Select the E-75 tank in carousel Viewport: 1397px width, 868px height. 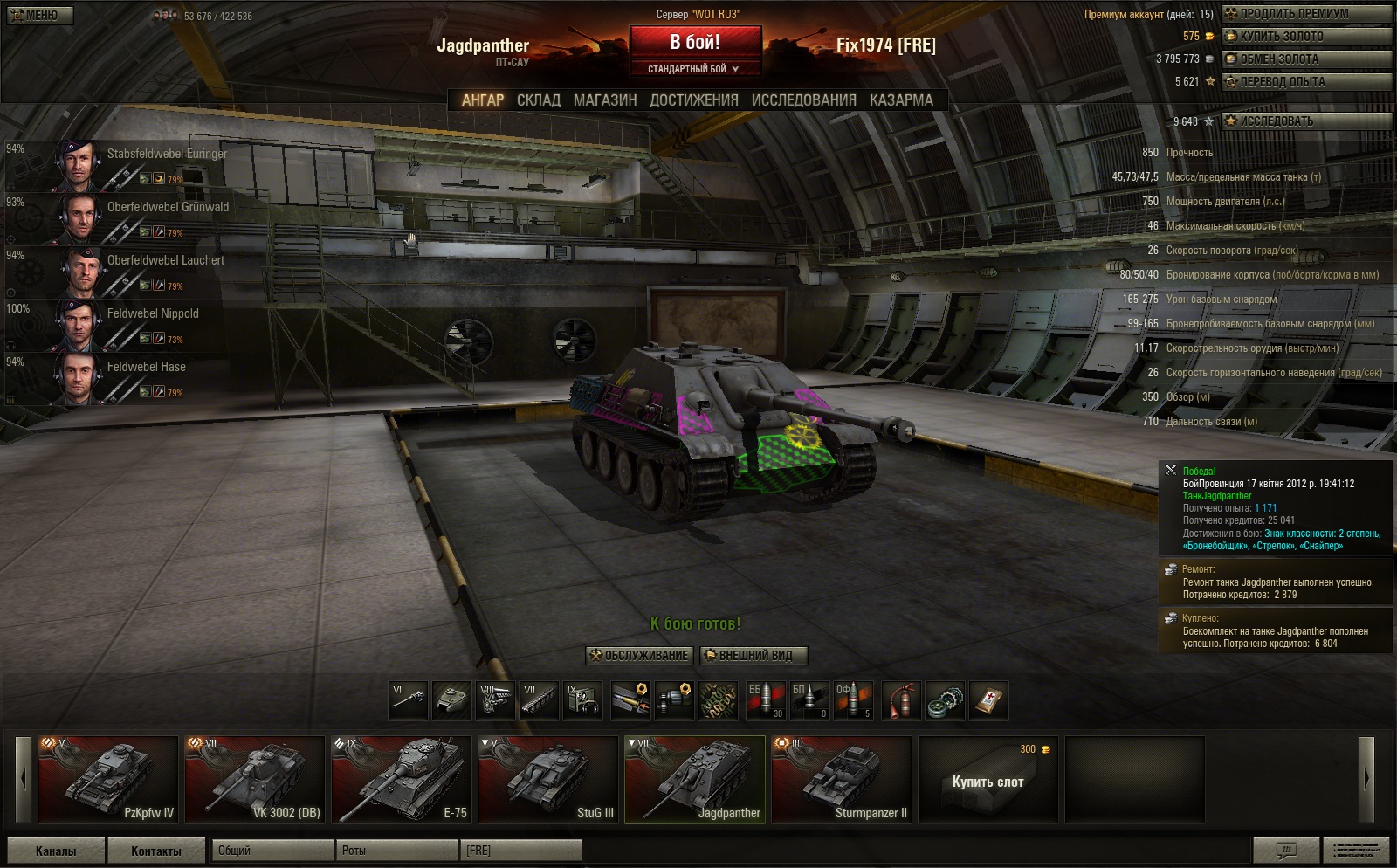(402, 780)
